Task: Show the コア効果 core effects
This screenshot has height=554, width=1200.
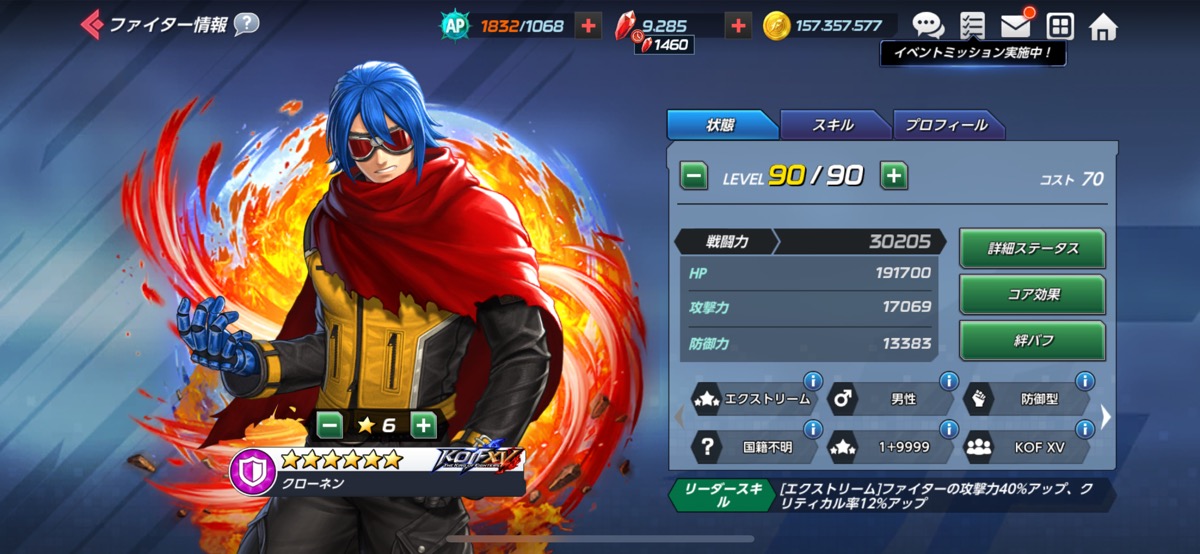Action: coord(1032,295)
